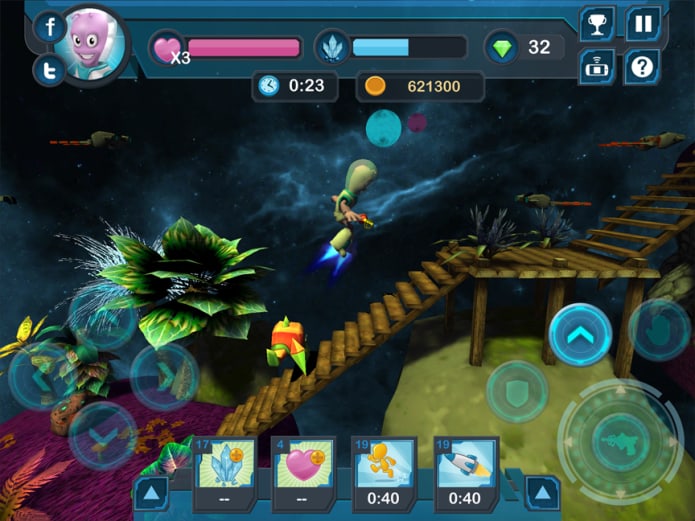Share via the Twitter button
Screen dimensions: 695x521
tap(49, 70)
